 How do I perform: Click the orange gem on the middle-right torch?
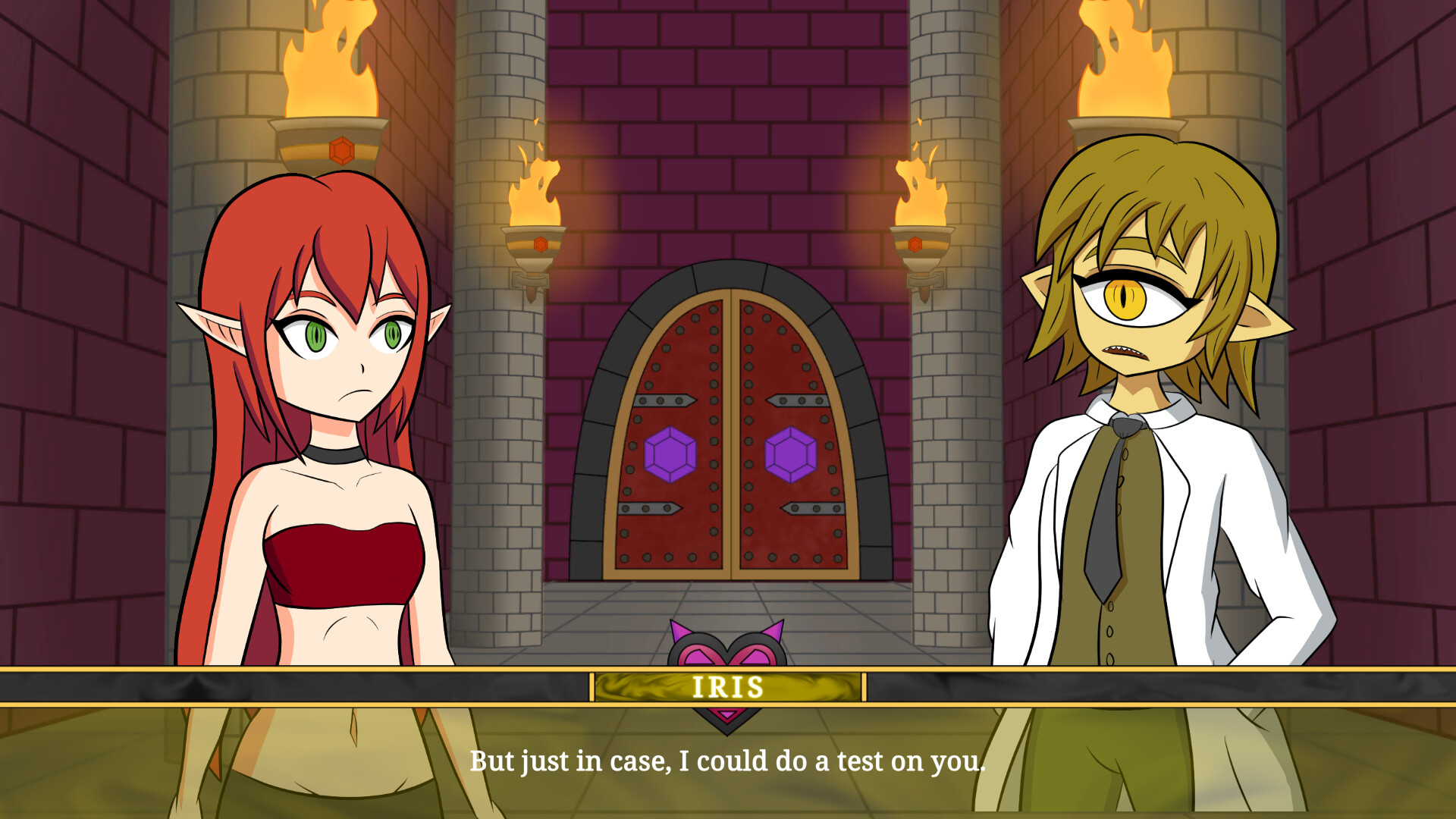point(915,244)
